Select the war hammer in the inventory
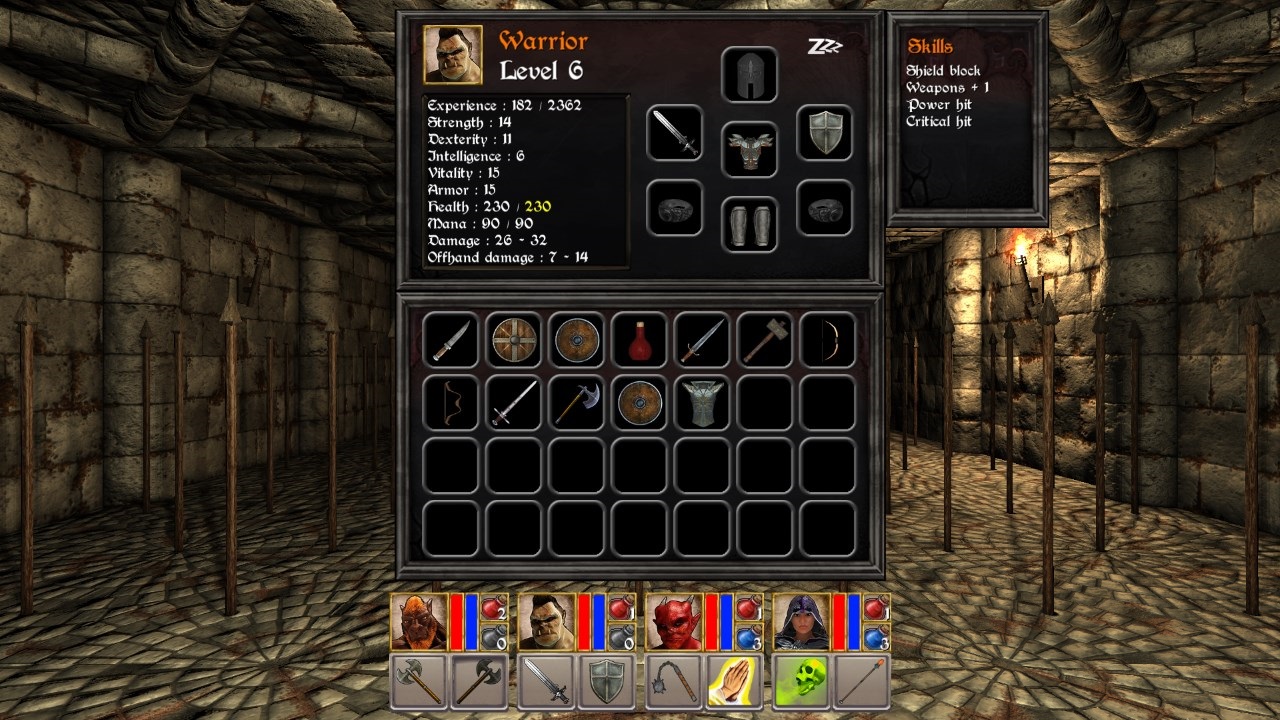The image size is (1280, 720). tap(764, 340)
